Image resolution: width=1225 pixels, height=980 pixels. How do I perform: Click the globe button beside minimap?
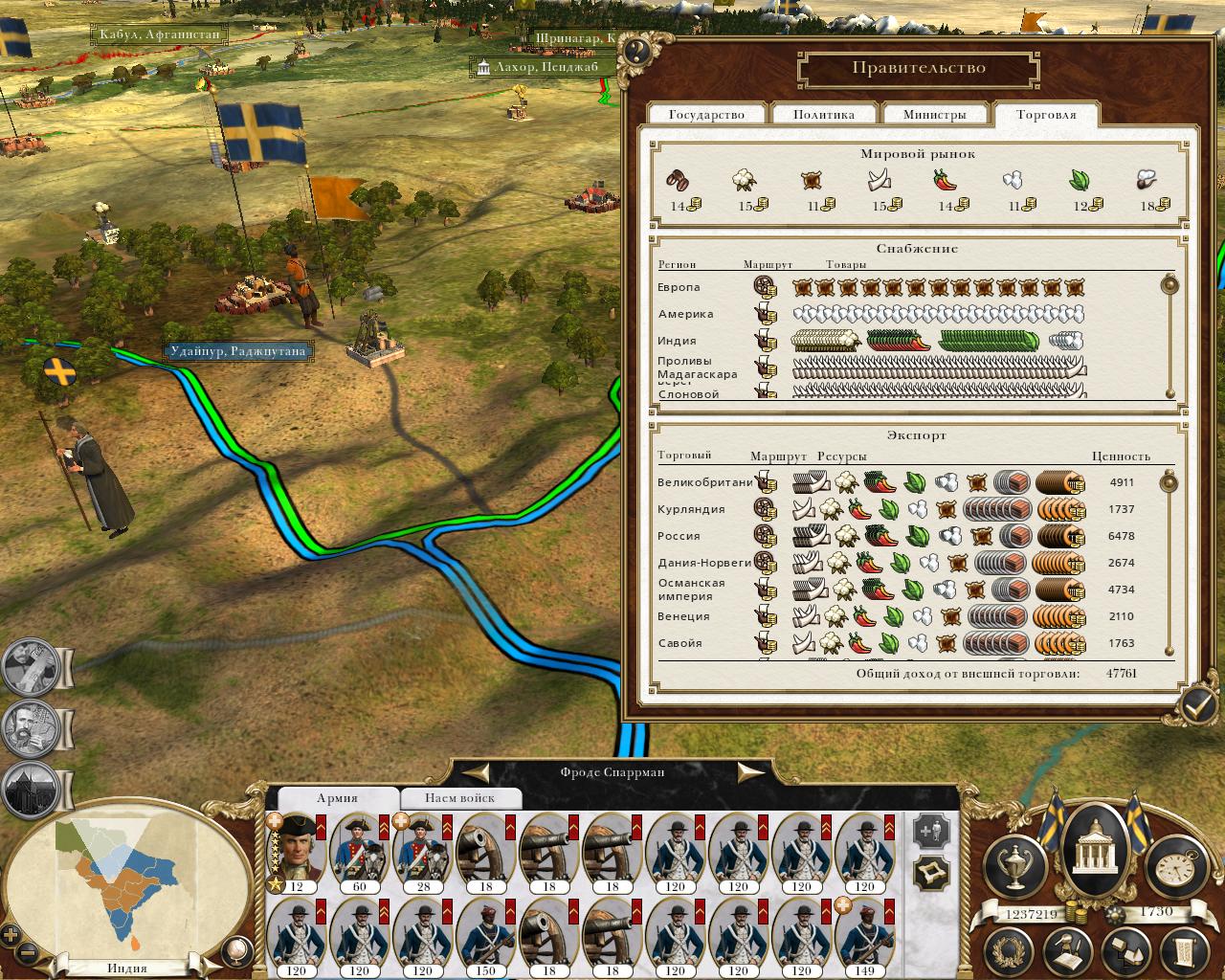tap(234, 952)
